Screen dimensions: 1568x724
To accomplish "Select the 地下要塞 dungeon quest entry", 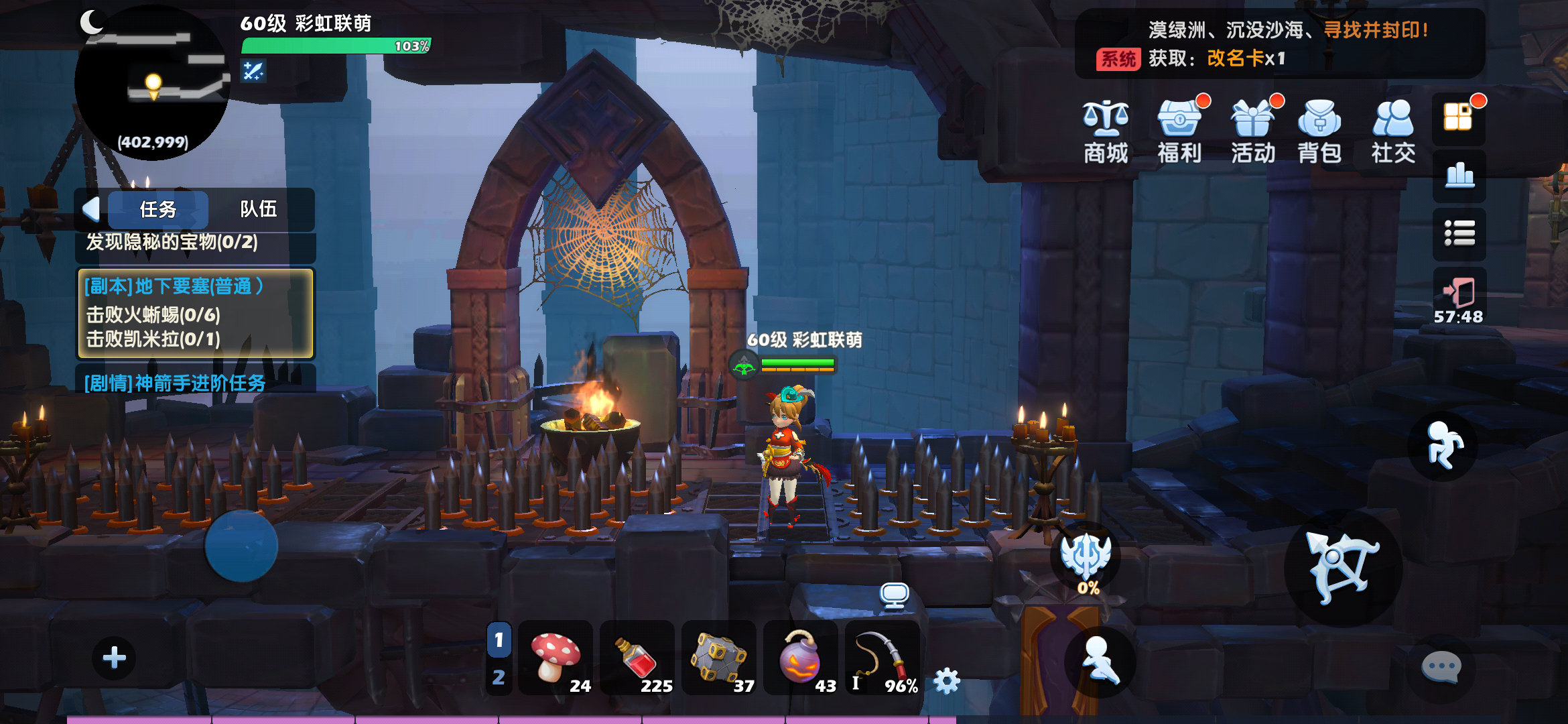I will tap(196, 313).
